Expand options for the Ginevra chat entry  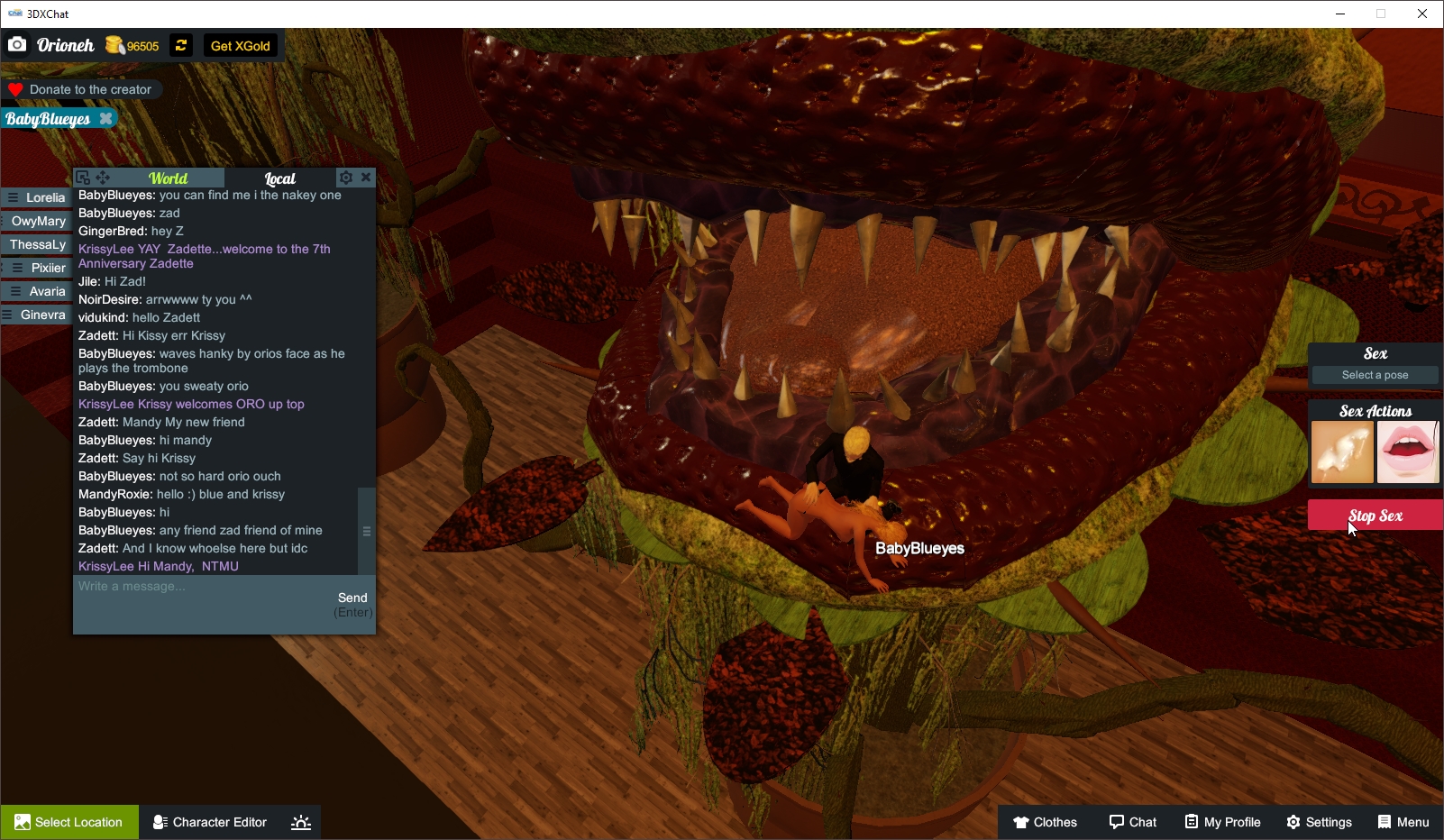[7, 315]
